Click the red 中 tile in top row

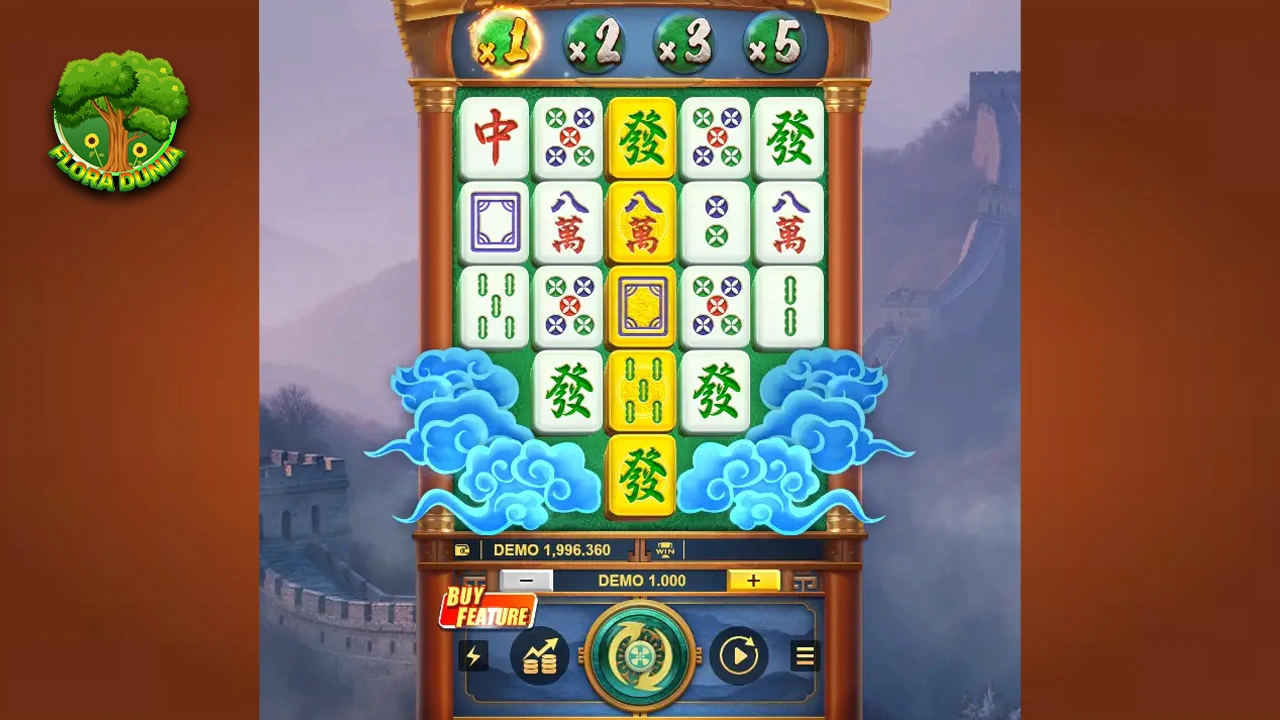pos(494,138)
